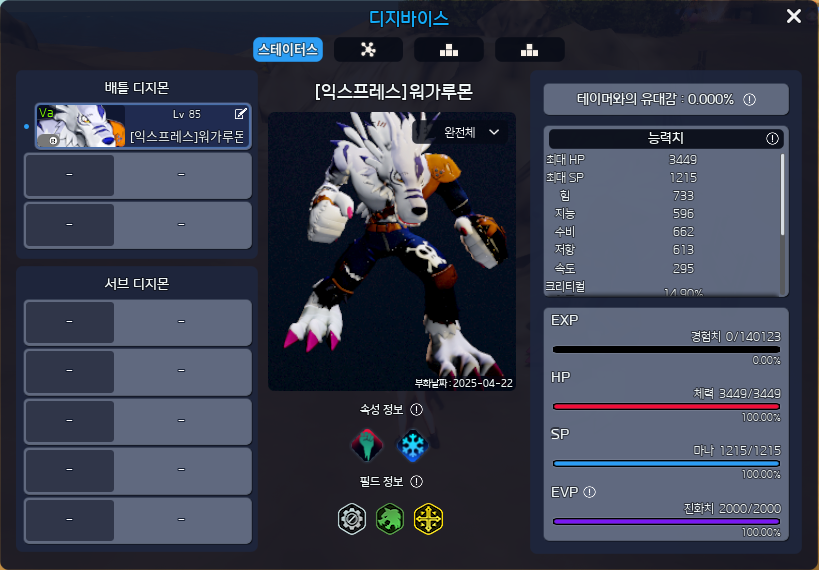Viewport: 819px width, 570px height.
Task: Switch to the 스테이터스 tab
Action: coord(288,49)
